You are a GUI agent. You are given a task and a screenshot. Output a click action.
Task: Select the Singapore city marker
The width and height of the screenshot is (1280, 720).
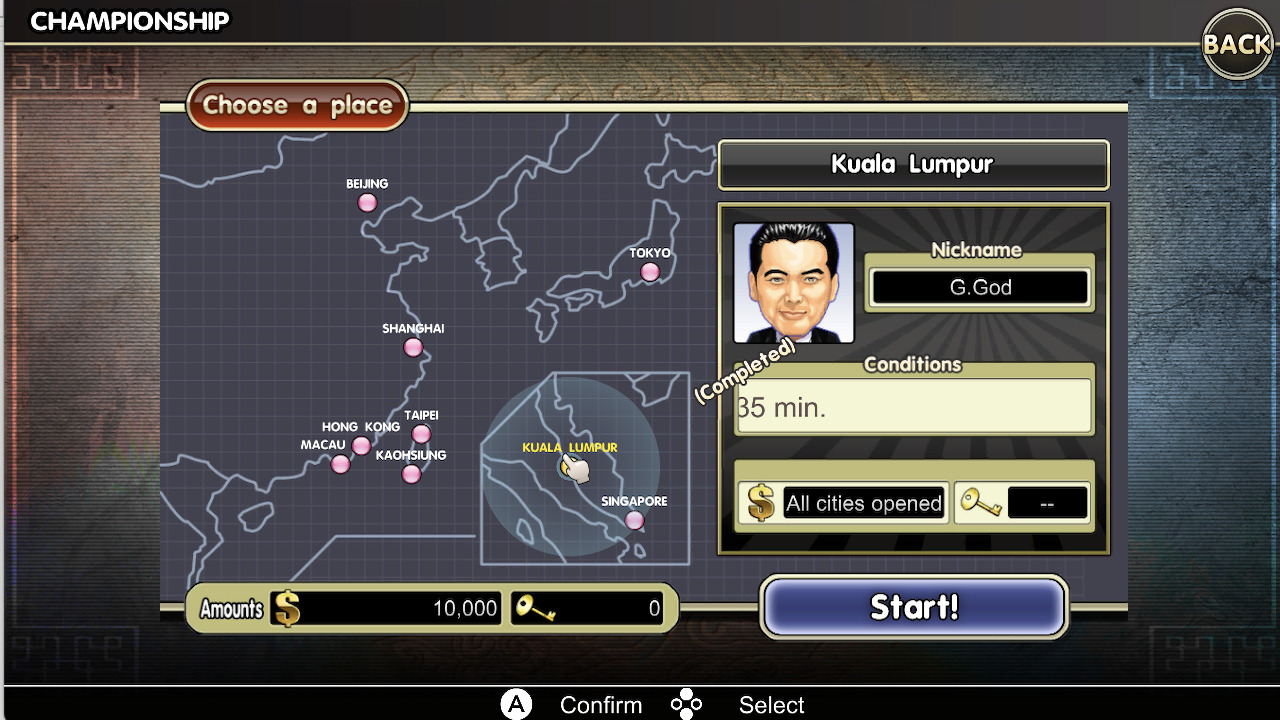click(636, 518)
